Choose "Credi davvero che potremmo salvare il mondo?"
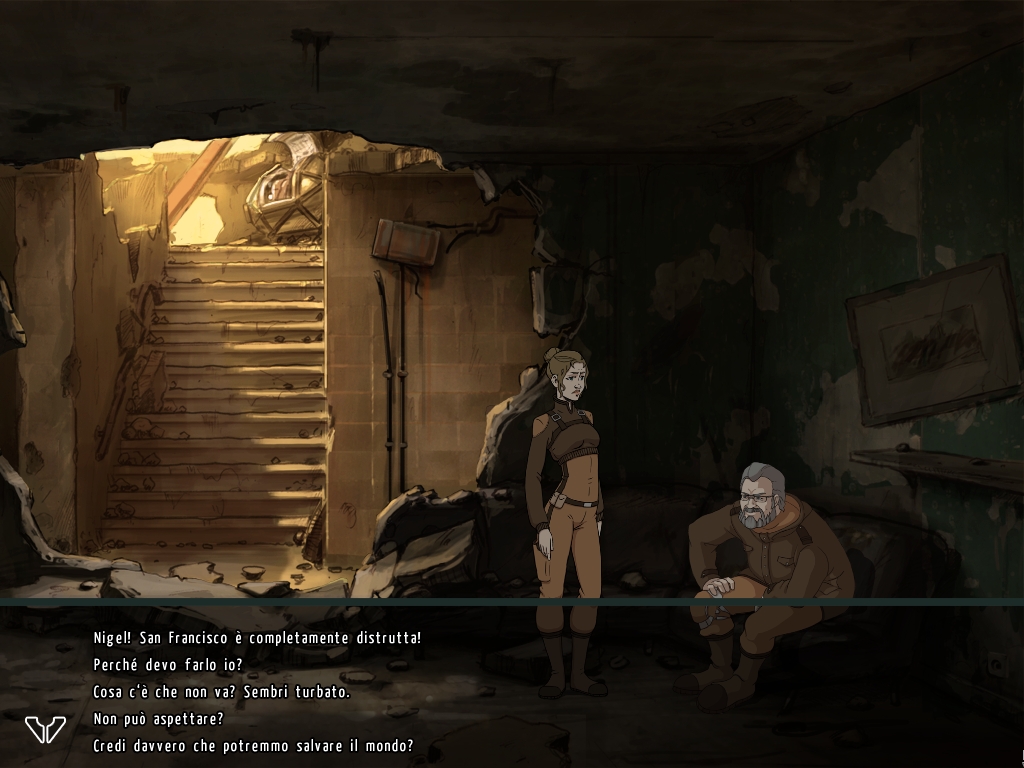This screenshot has height=768, width=1024. tap(253, 746)
